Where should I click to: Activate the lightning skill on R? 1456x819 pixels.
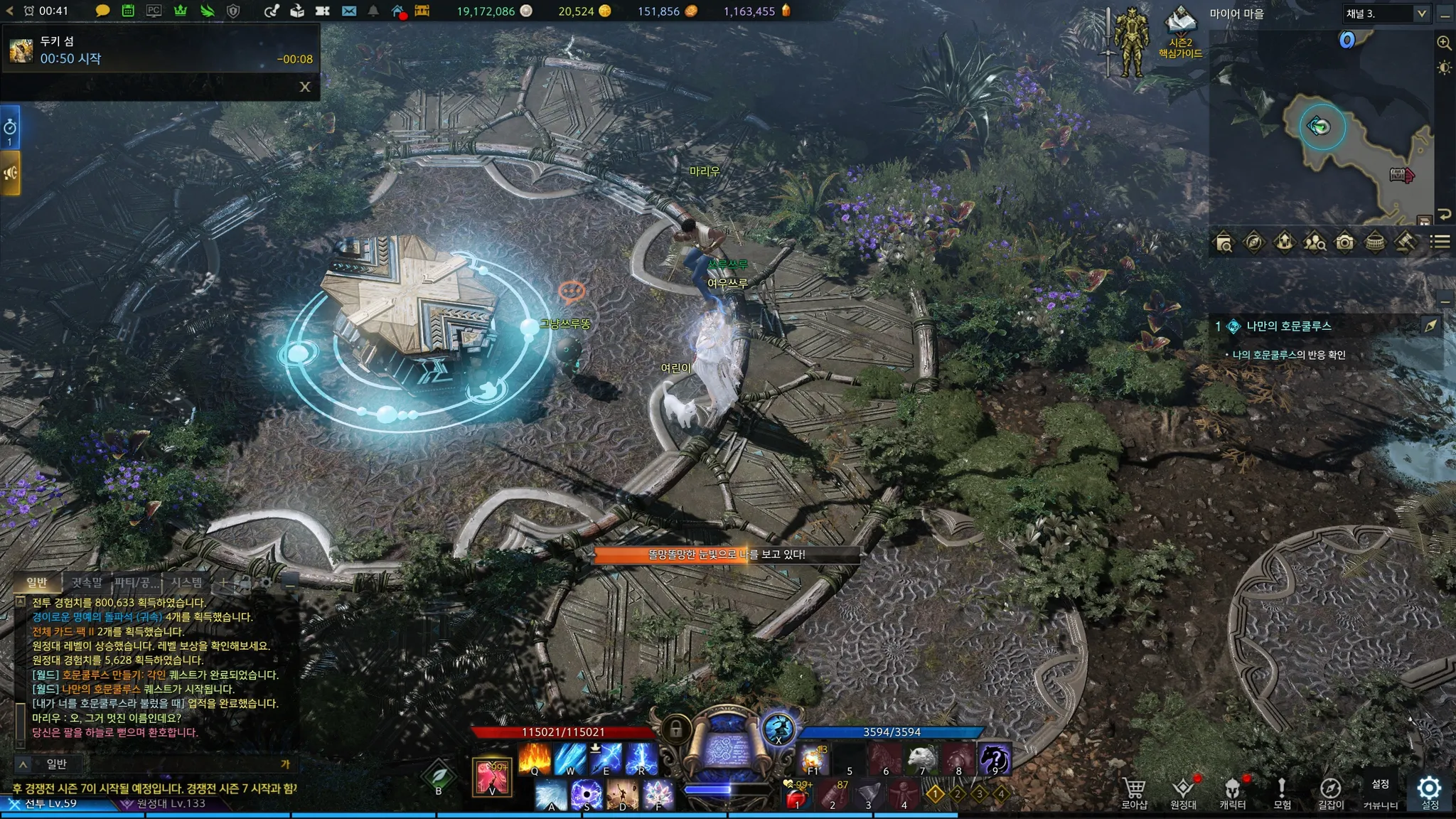click(641, 759)
